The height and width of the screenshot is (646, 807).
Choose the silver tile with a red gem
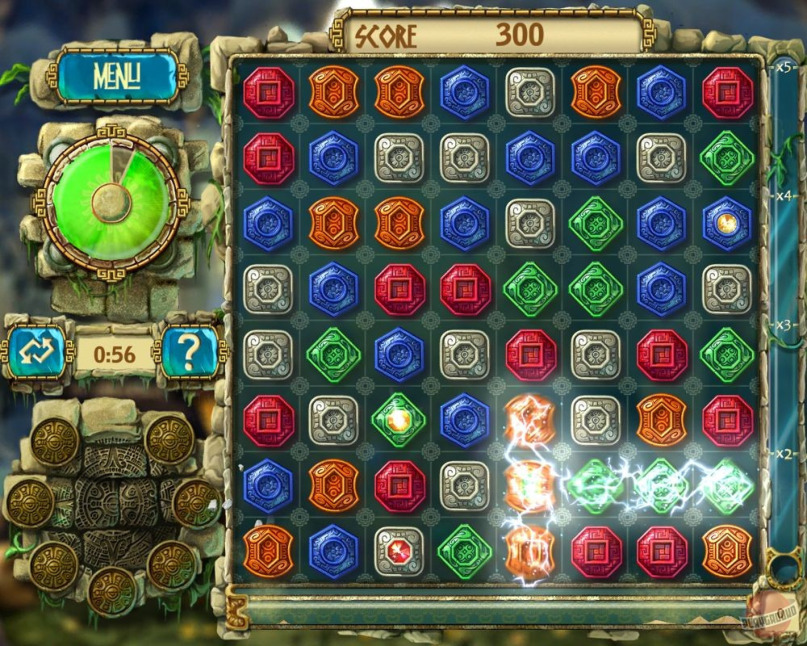click(397, 550)
